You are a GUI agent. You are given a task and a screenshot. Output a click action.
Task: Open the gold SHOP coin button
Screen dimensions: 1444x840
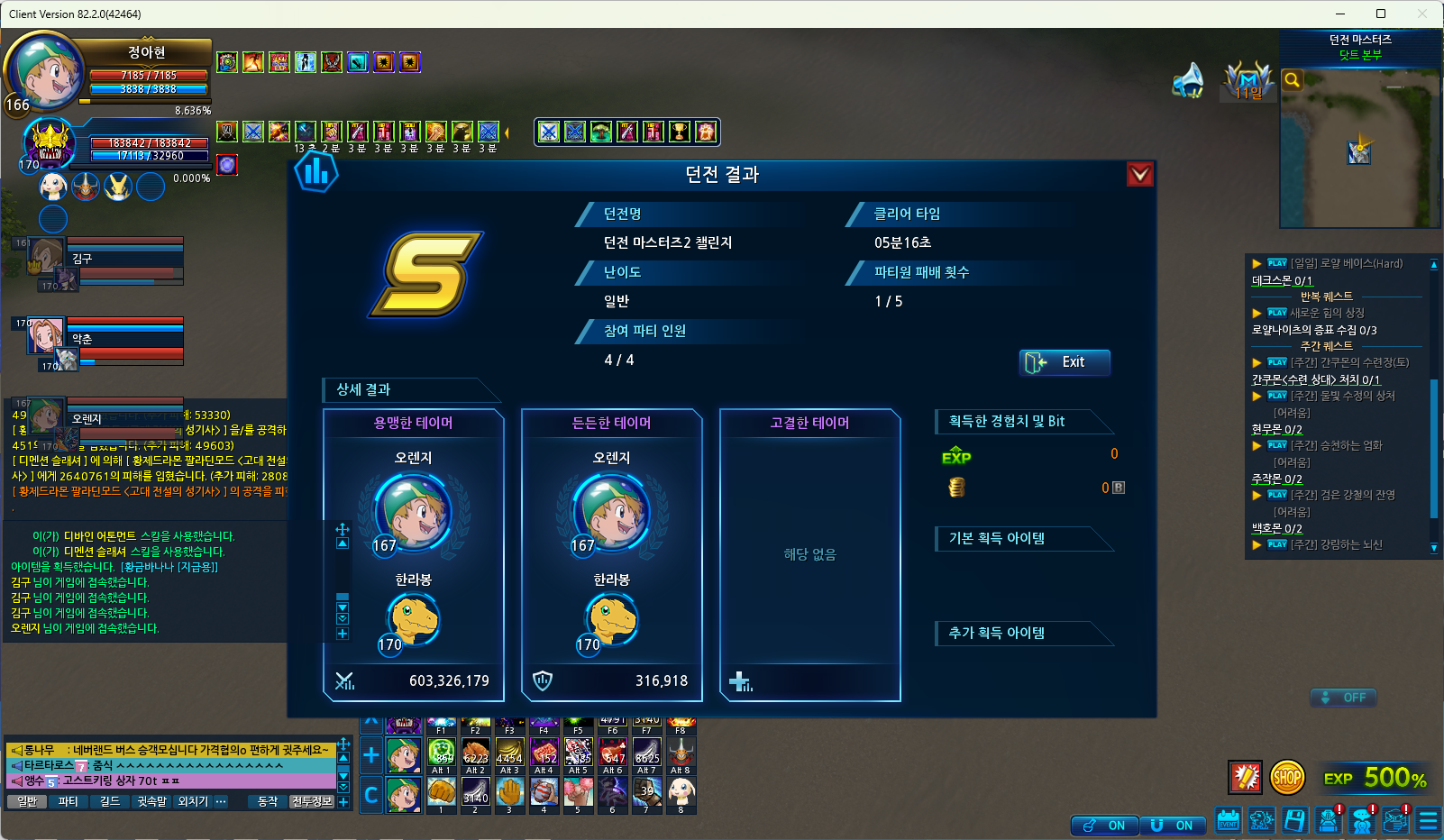point(1287,777)
